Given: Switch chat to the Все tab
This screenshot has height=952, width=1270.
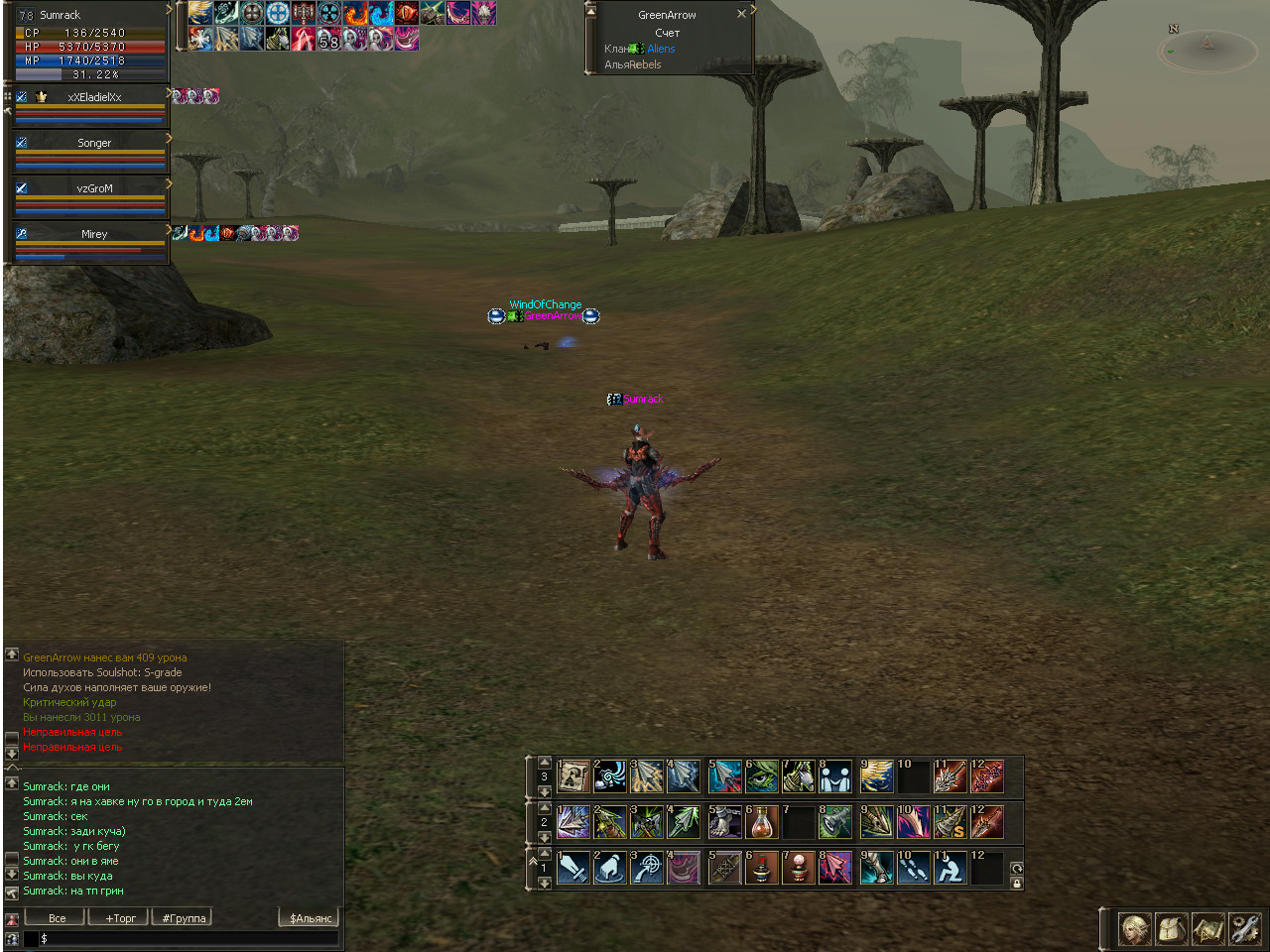Looking at the screenshot, I should pos(57,918).
